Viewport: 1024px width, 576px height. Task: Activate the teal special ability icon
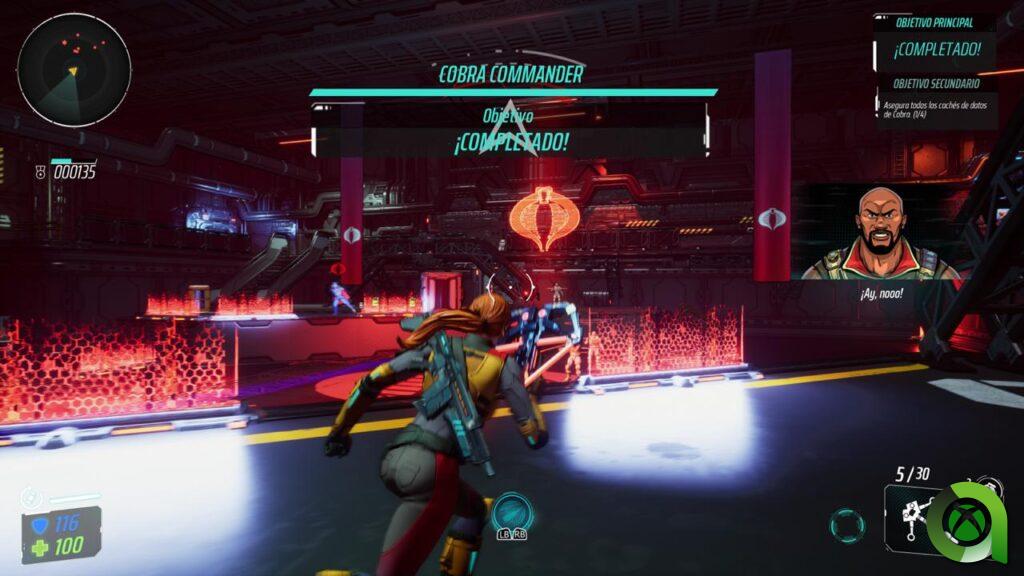click(510, 513)
